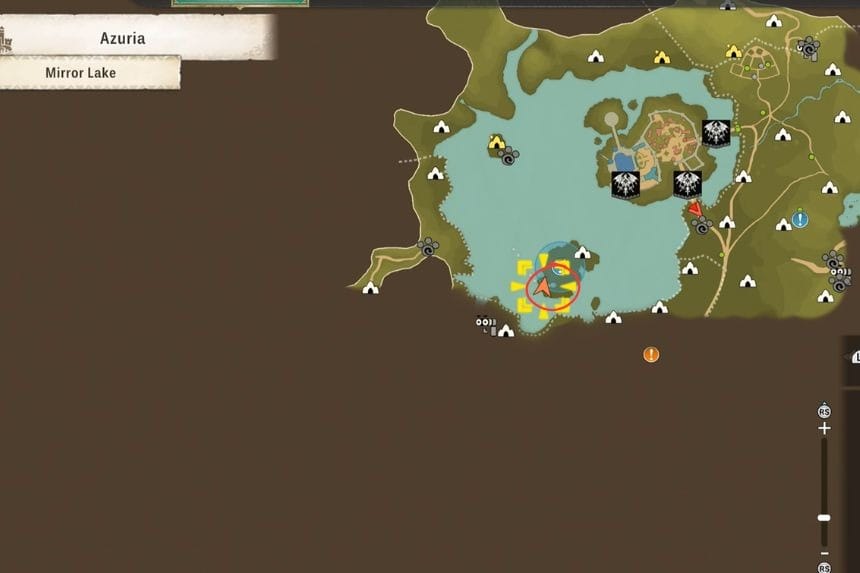The image size is (860, 573).
Task: Select the red arrowhead map marker
Action: coord(695,210)
